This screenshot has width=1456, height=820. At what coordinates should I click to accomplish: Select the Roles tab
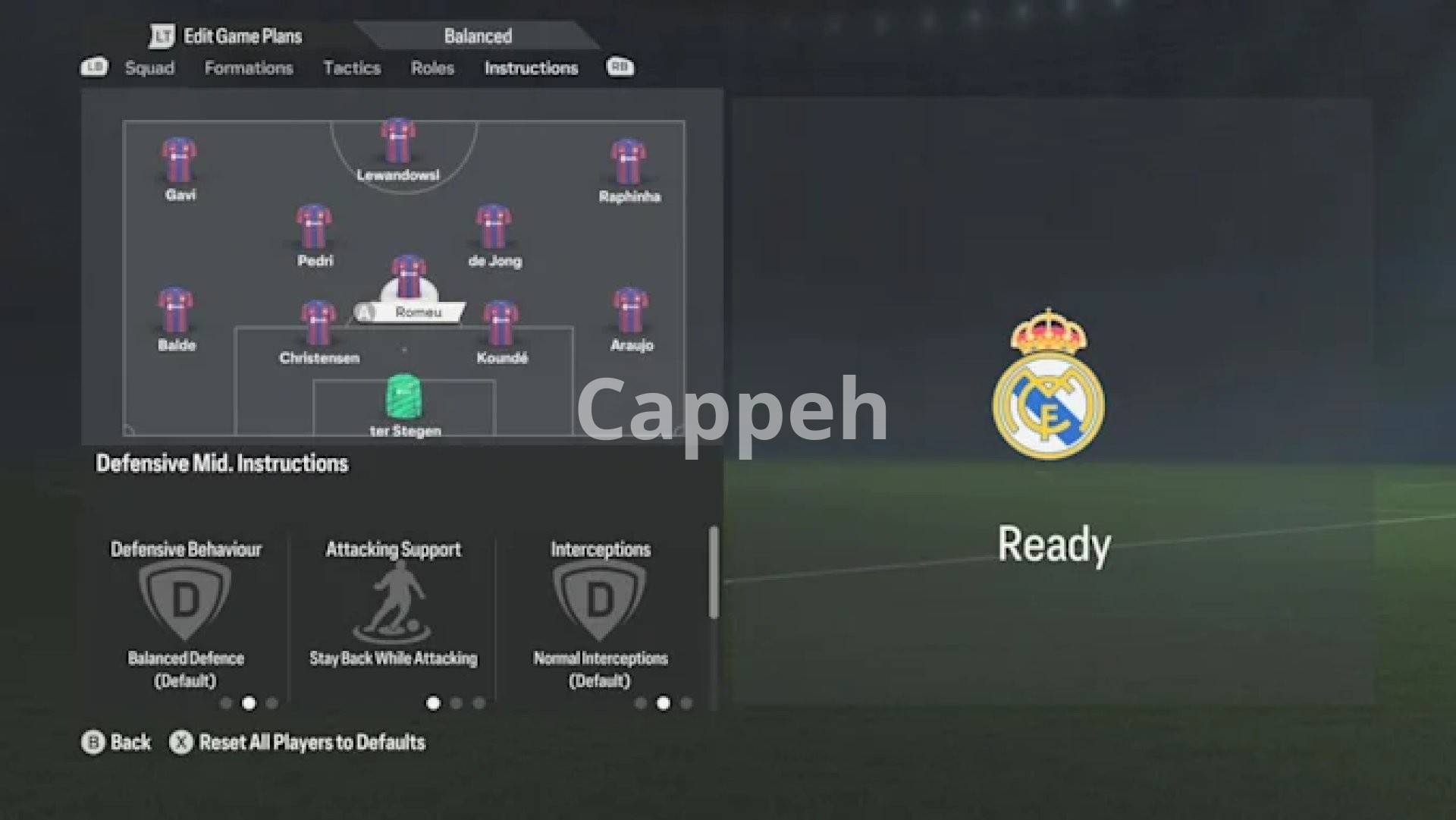pos(432,68)
